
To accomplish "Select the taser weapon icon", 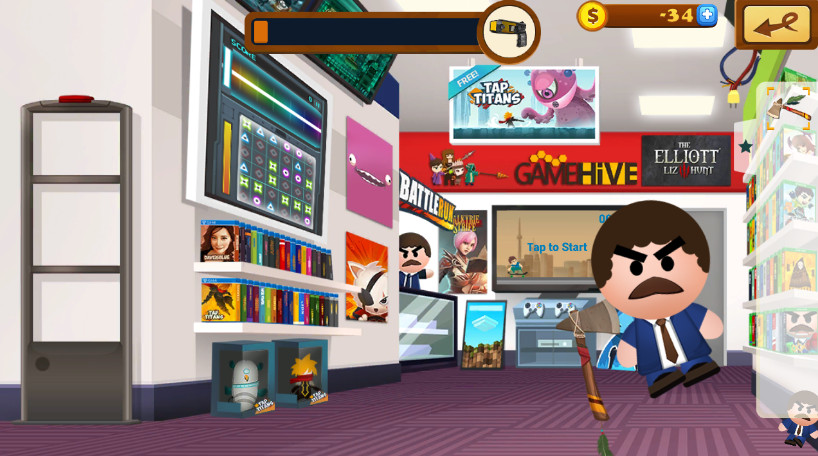I will tap(509, 31).
